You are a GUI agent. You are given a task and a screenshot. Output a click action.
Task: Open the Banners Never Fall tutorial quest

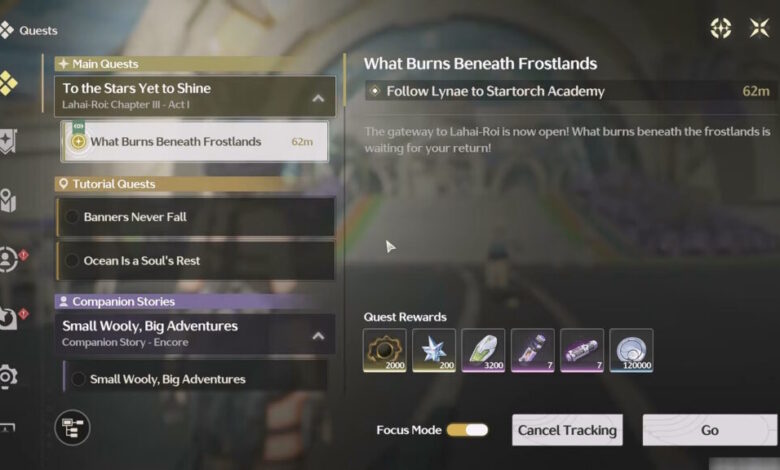[x=195, y=217]
